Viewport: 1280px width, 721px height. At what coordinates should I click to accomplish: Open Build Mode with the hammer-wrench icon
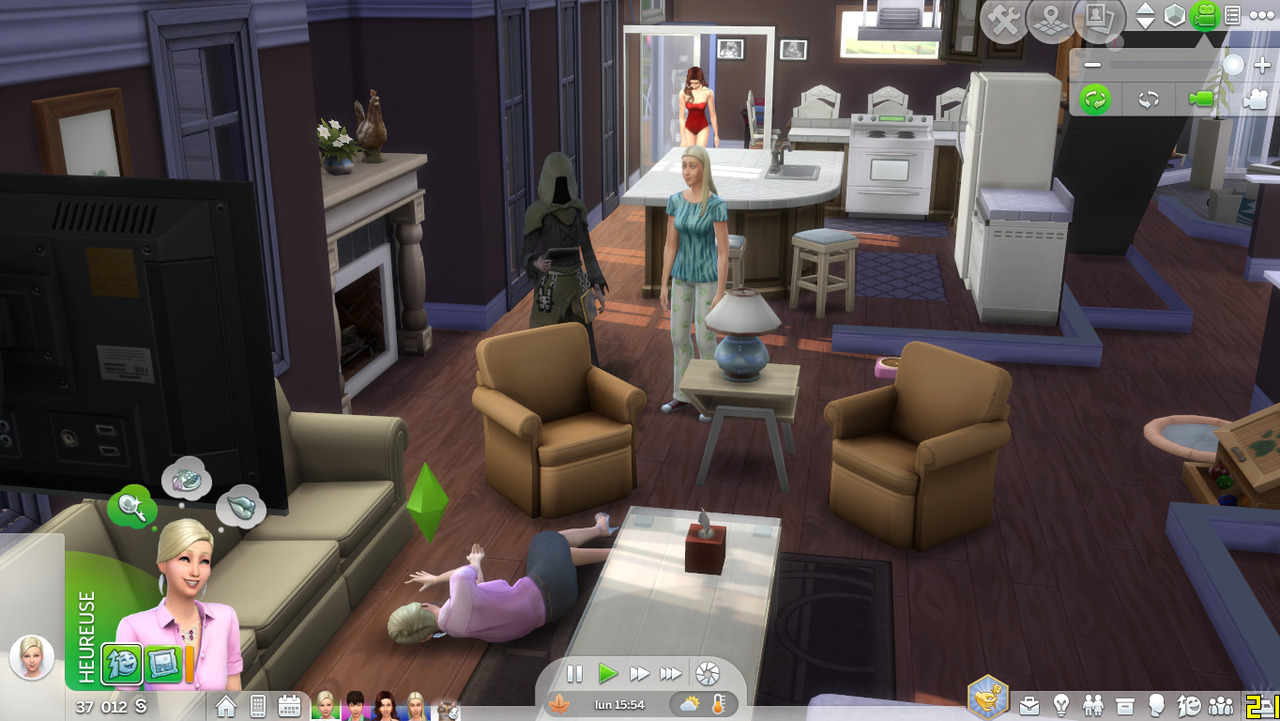point(1003,20)
